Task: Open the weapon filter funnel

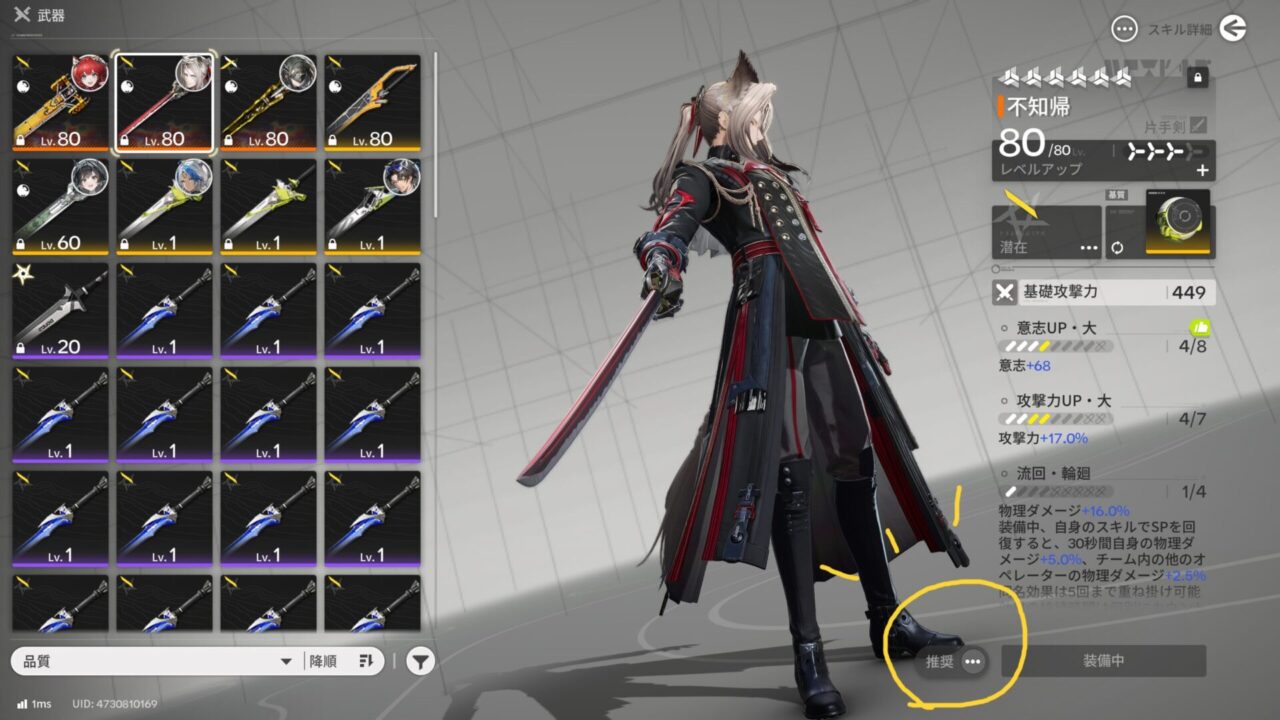Action: click(421, 661)
